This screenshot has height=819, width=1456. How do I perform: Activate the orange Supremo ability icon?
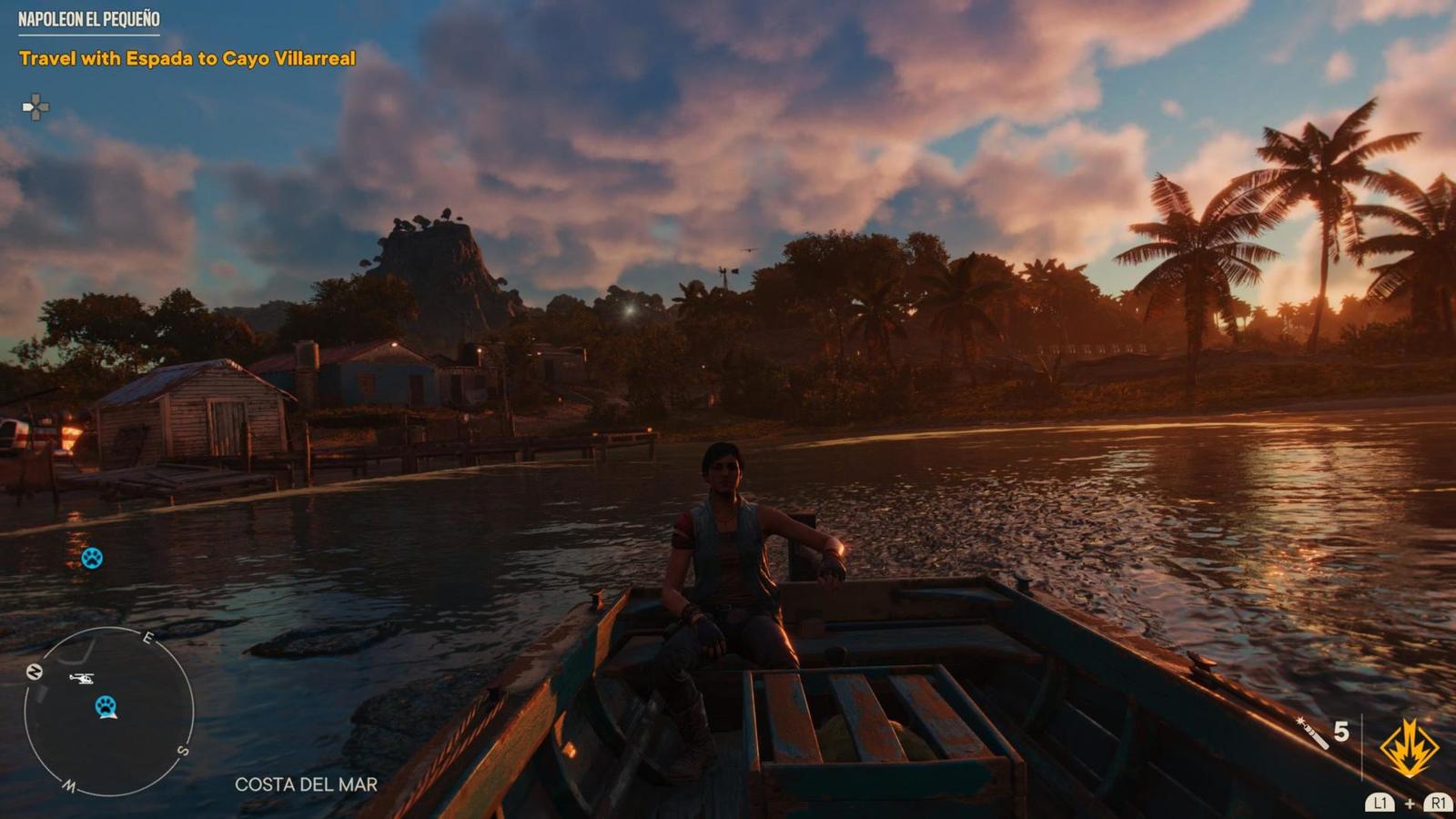(x=1409, y=748)
